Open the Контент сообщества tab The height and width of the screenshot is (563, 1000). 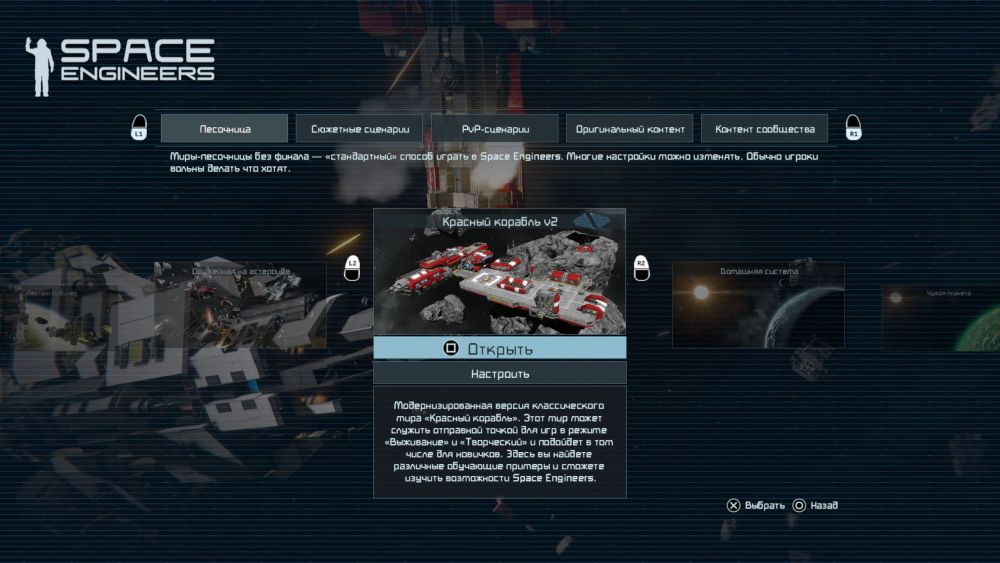[x=765, y=129]
